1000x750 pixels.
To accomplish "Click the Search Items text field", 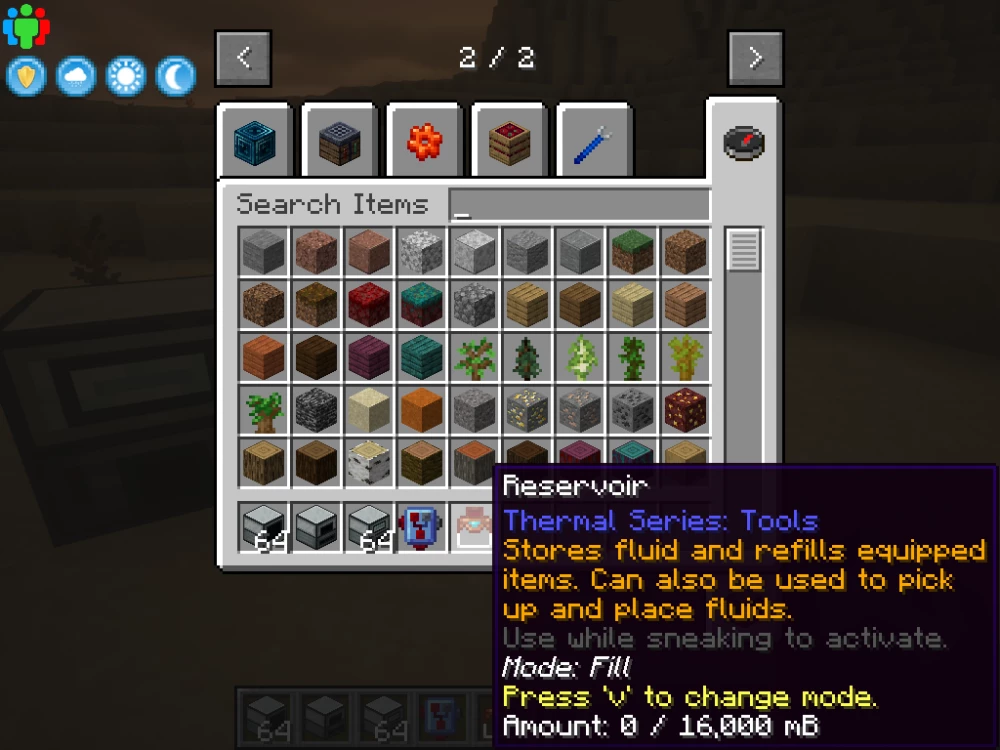I will tap(578, 205).
